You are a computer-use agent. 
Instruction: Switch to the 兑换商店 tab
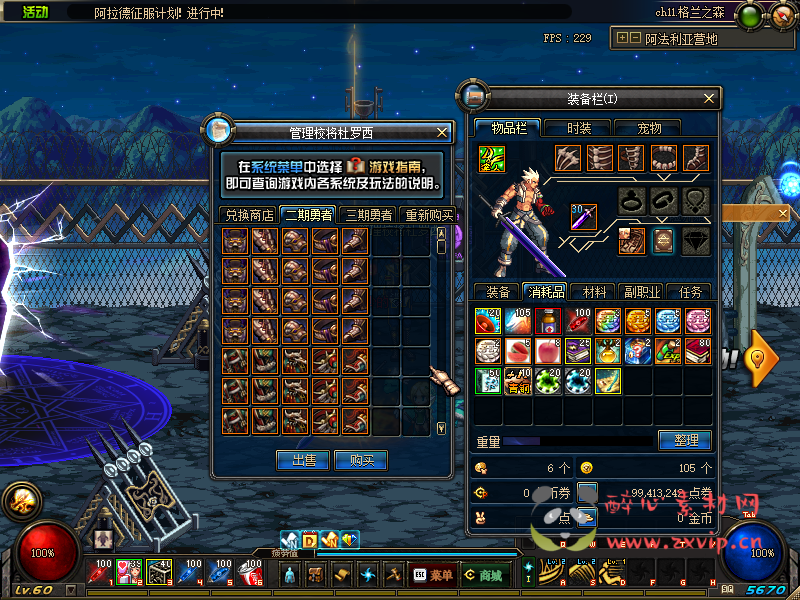[x=249, y=215]
